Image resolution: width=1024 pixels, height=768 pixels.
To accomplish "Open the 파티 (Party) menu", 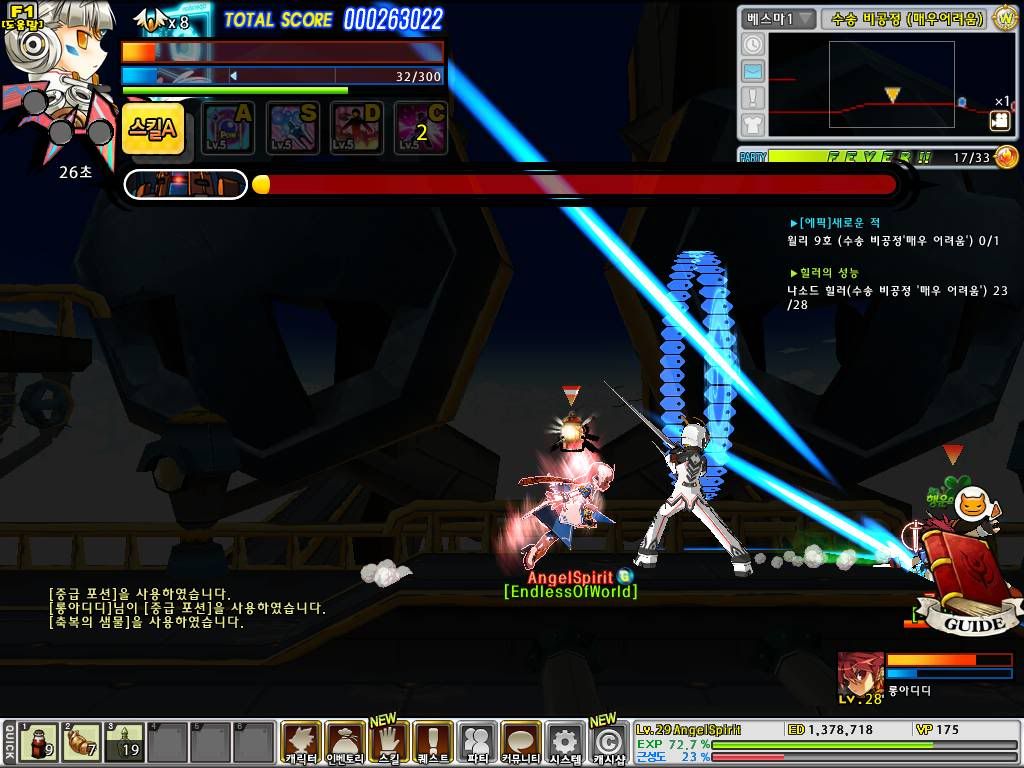I will point(478,742).
